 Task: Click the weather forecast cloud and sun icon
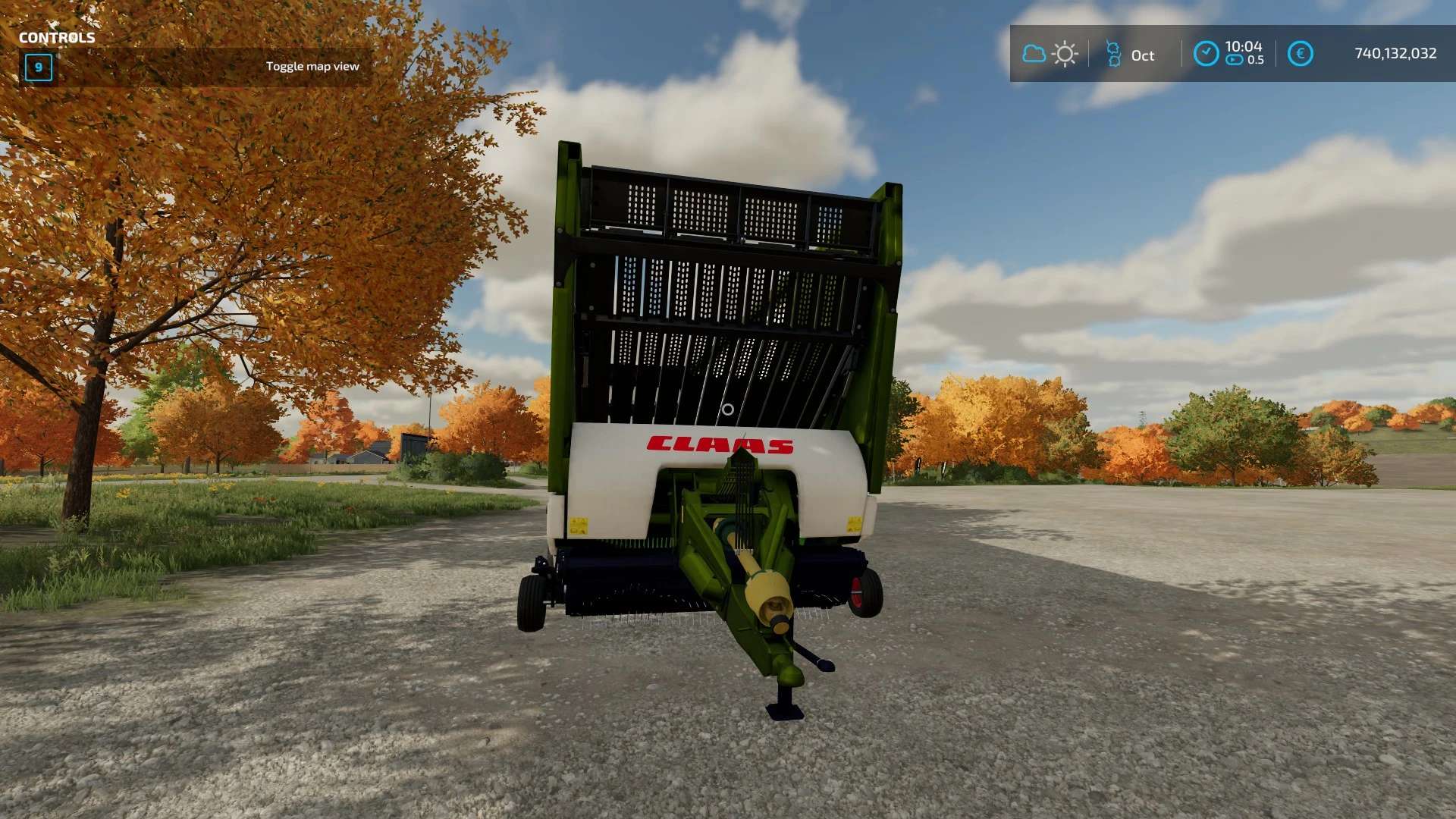1050,54
